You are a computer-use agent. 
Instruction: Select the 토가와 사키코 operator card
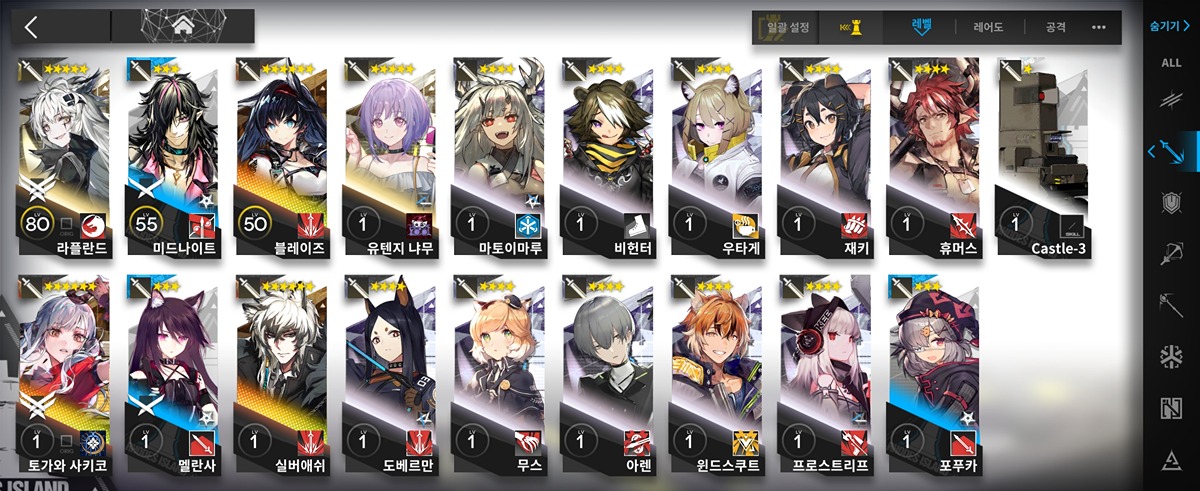[x=66, y=370]
